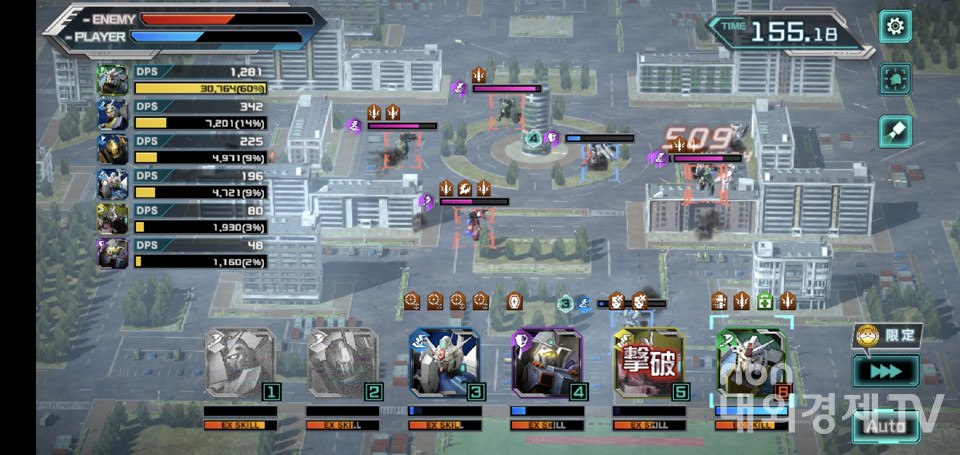This screenshot has width=960, height=455.
Task: Activate the triple-arrow fast-forward speed button
Action: (885, 372)
